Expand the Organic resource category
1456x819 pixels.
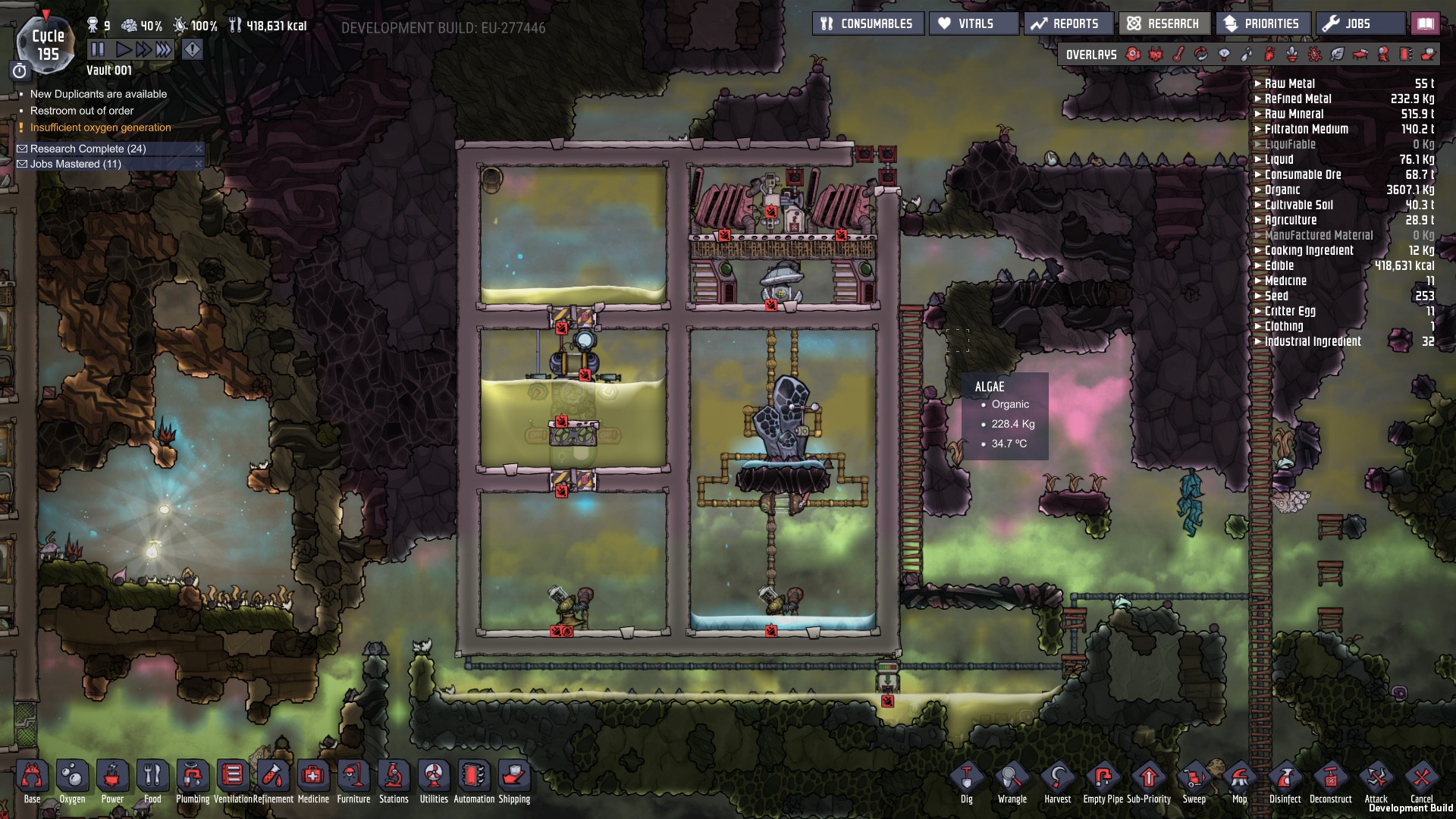coord(1282,190)
